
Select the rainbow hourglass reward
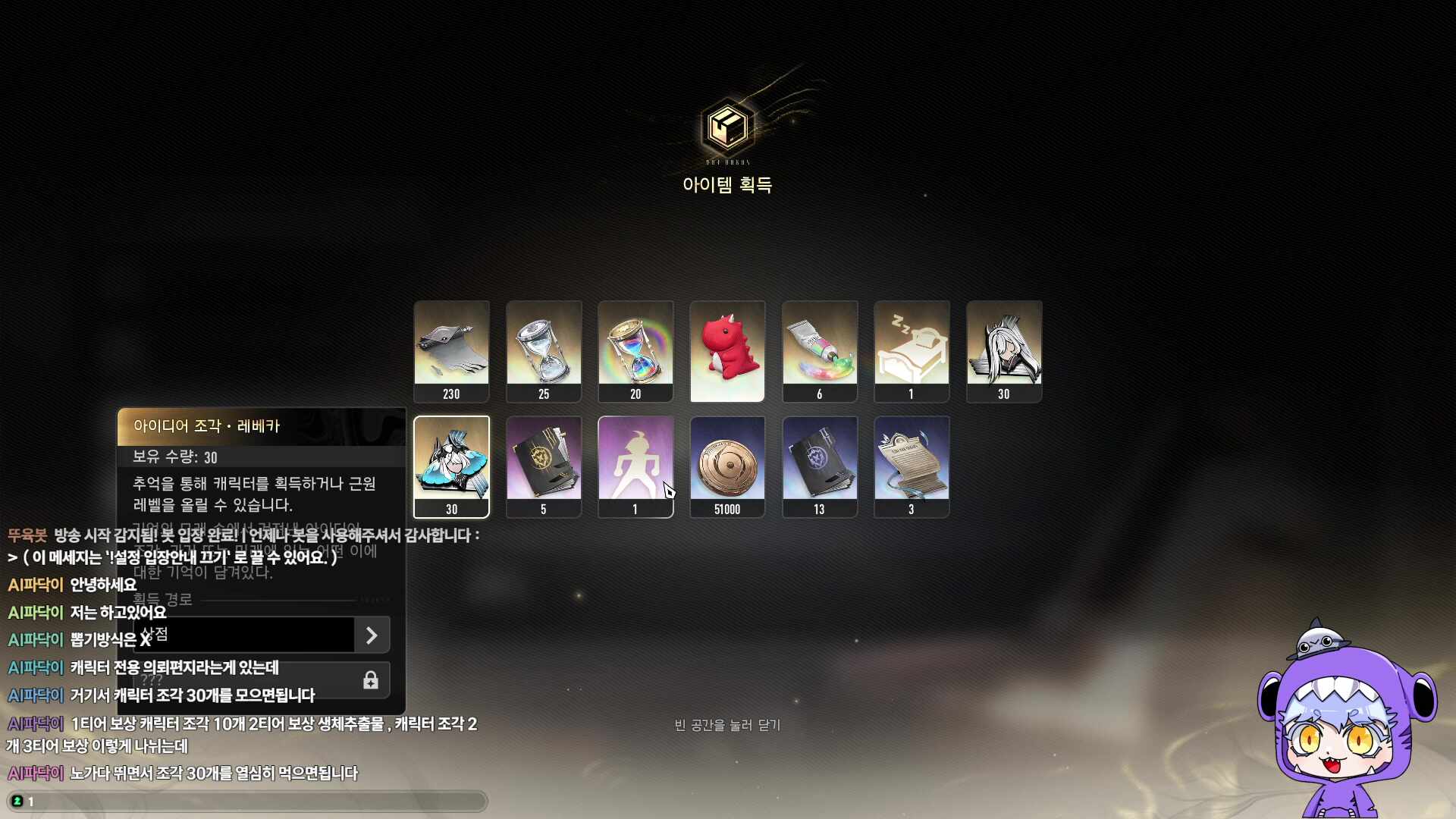click(635, 351)
